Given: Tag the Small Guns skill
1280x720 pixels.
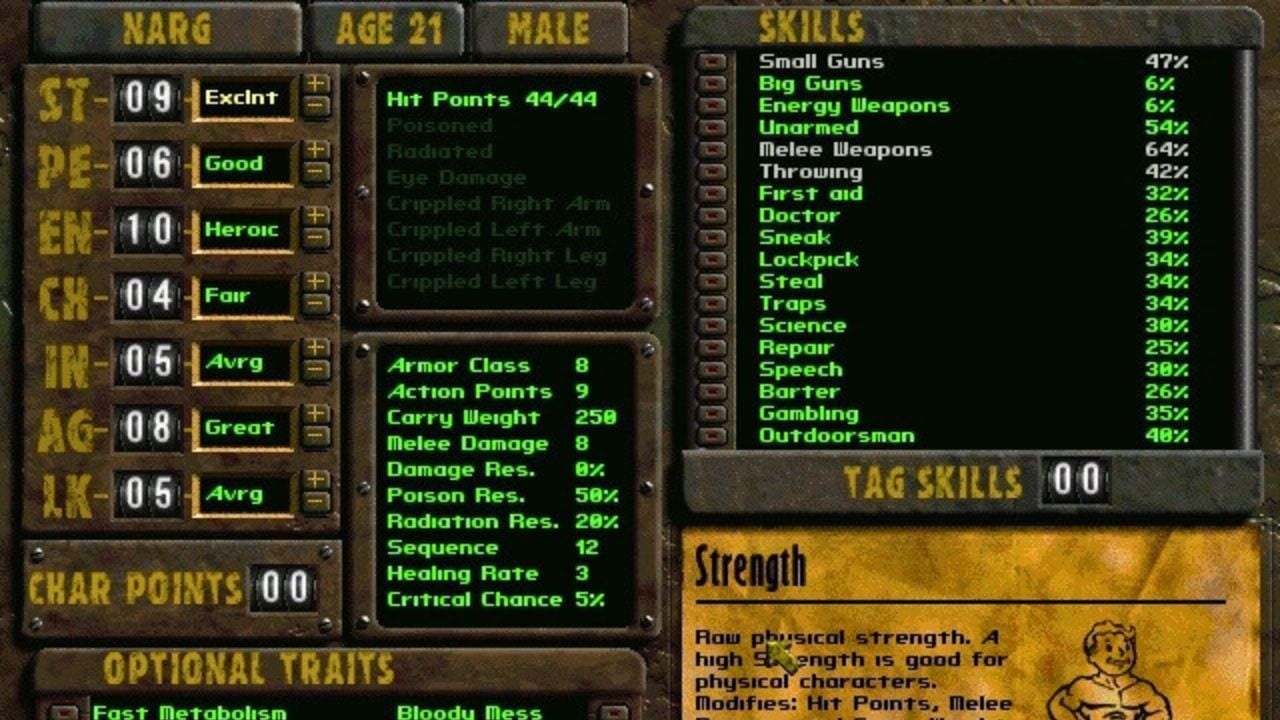Looking at the screenshot, I should (x=711, y=61).
